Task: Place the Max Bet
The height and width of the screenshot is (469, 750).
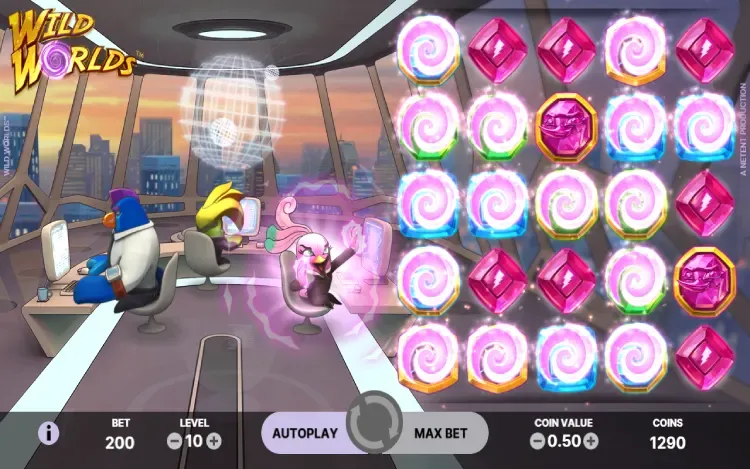Action: [x=443, y=434]
